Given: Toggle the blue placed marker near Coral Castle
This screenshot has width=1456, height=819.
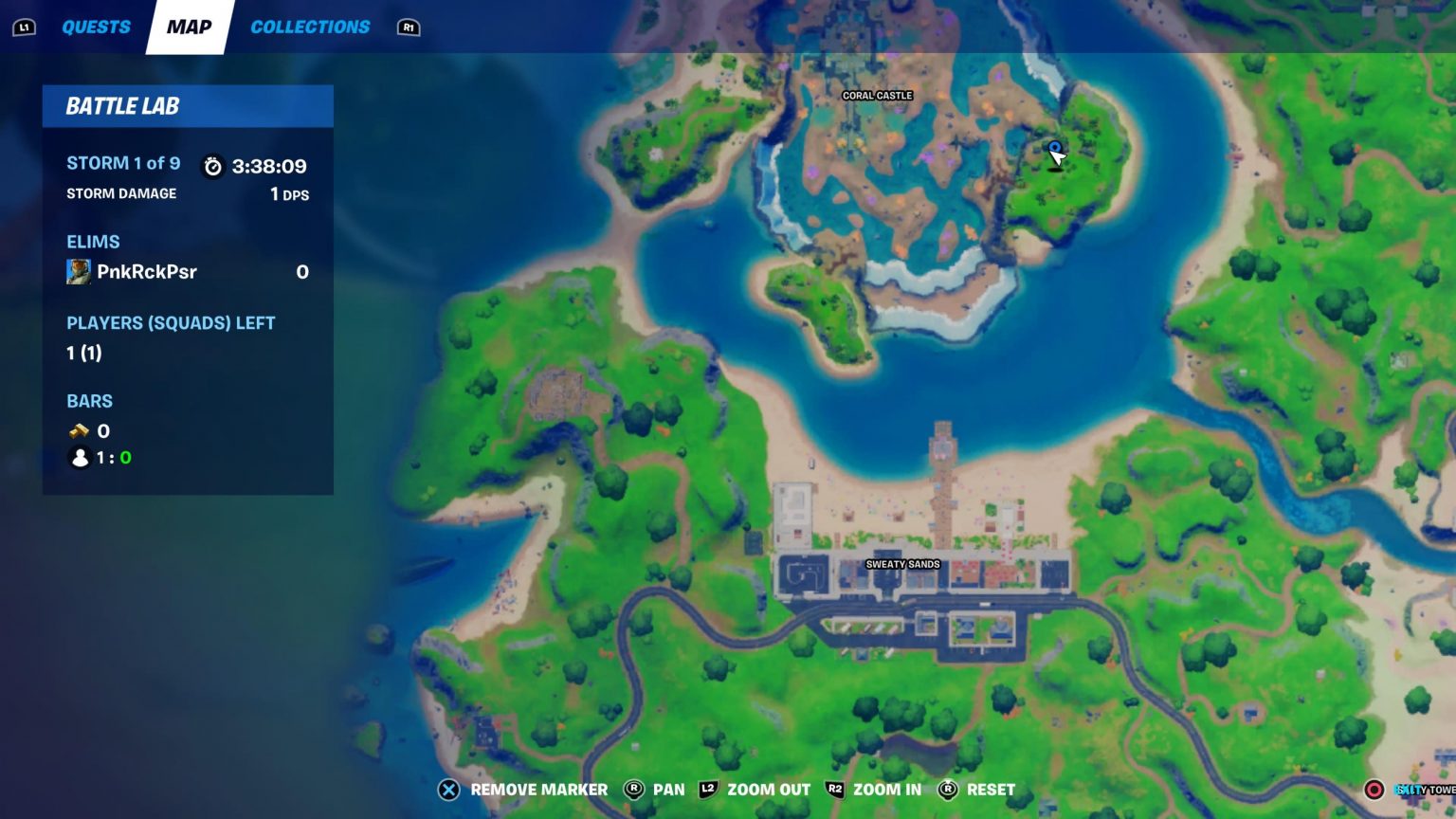Looking at the screenshot, I should 1054,147.
